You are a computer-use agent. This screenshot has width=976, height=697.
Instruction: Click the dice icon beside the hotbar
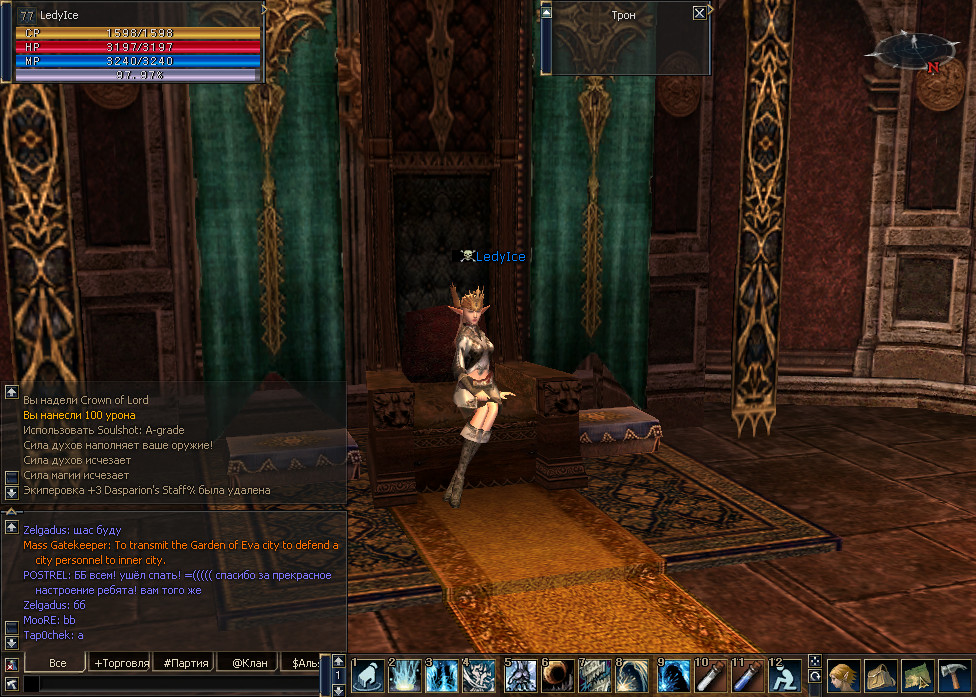click(x=815, y=662)
